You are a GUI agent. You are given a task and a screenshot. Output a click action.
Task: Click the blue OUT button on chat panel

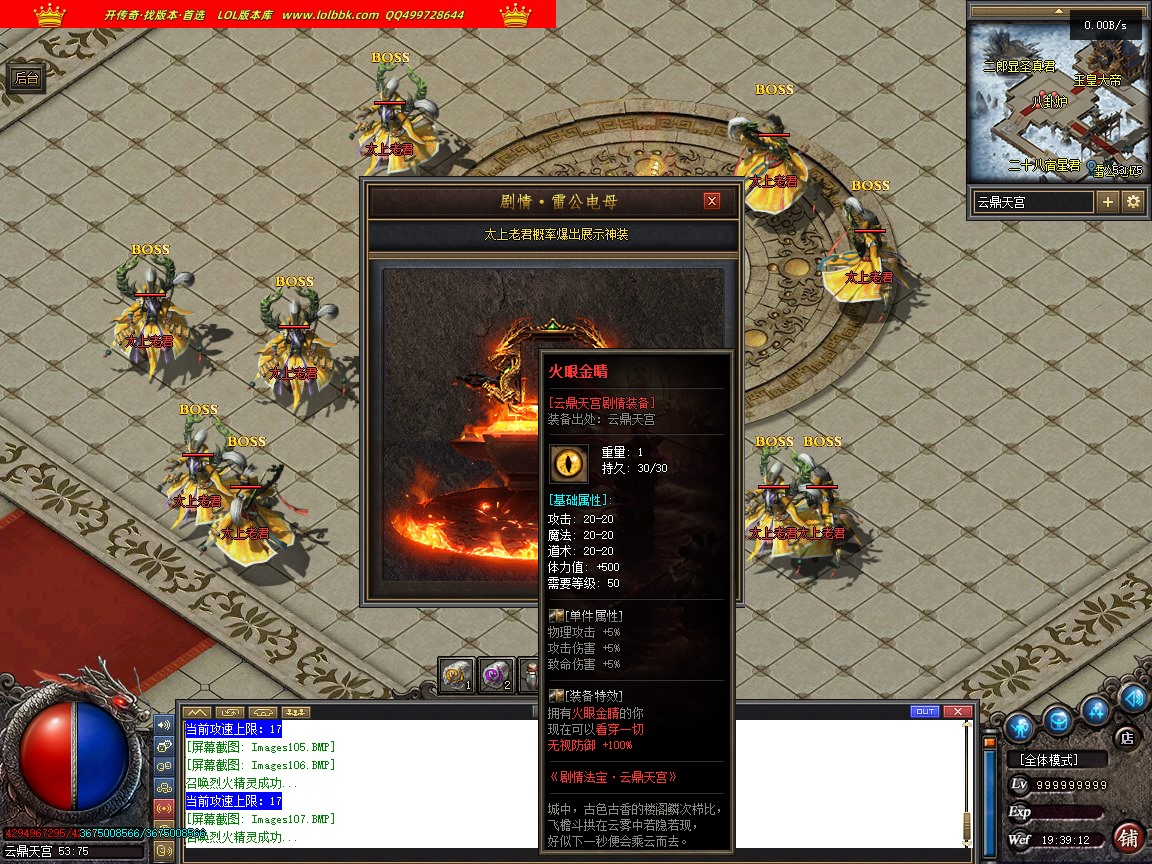point(925,711)
